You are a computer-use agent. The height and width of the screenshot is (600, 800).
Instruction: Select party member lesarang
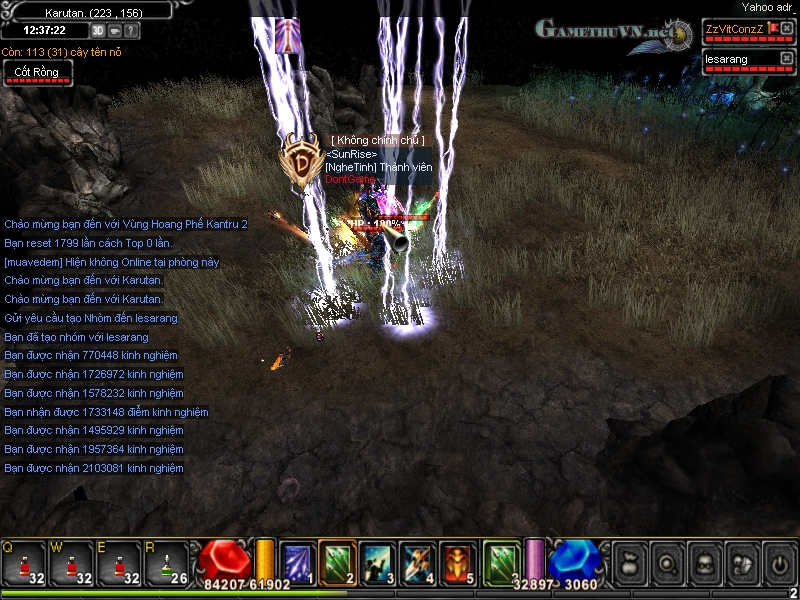[x=734, y=59]
